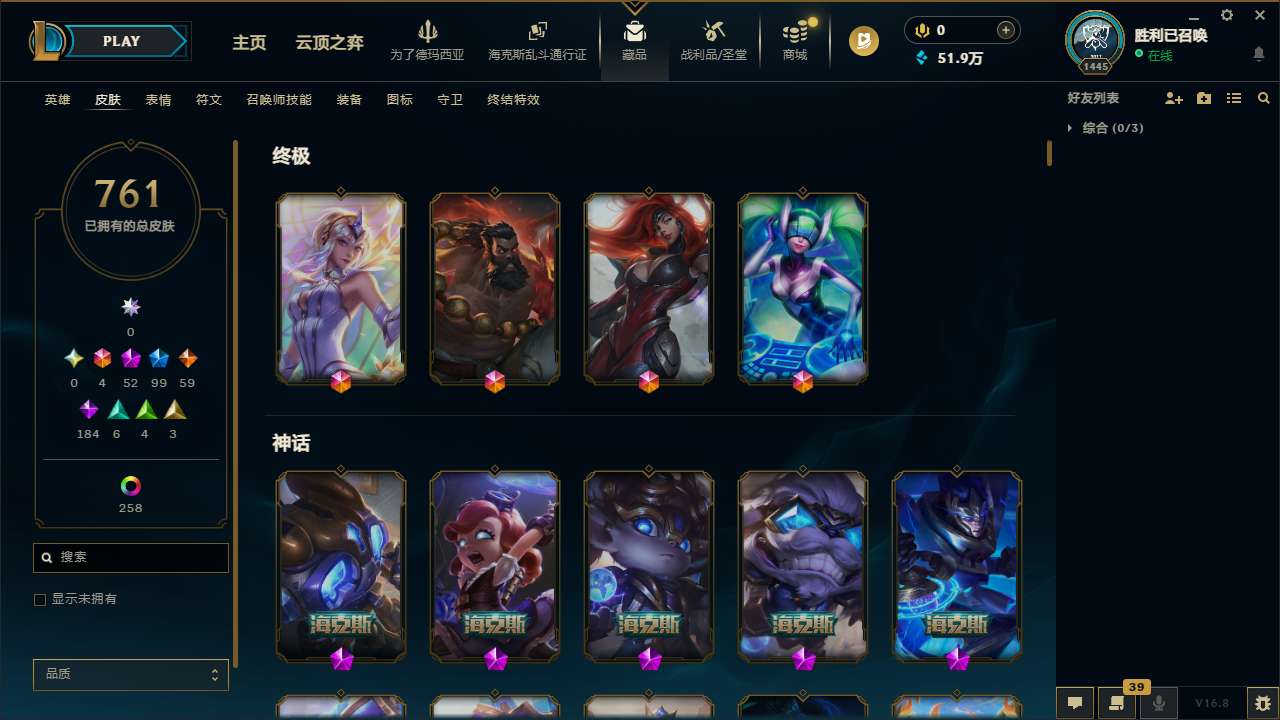Viewport: 1280px width, 720px height.
Task: Open the friends list search icon
Action: pyautogui.click(x=1263, y=98)
